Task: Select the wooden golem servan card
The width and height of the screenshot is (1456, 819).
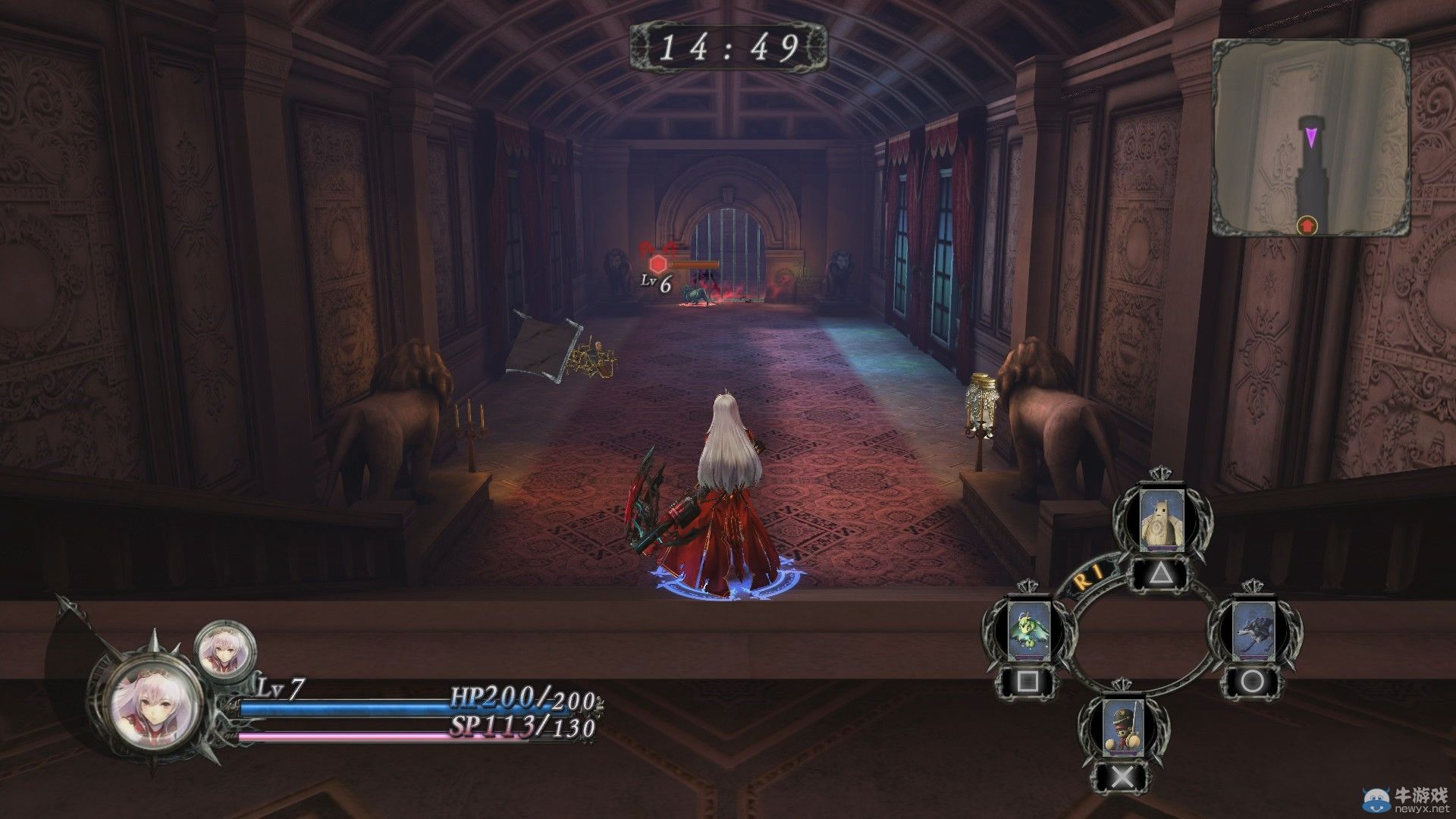Action: click(x=1157, y=520)
